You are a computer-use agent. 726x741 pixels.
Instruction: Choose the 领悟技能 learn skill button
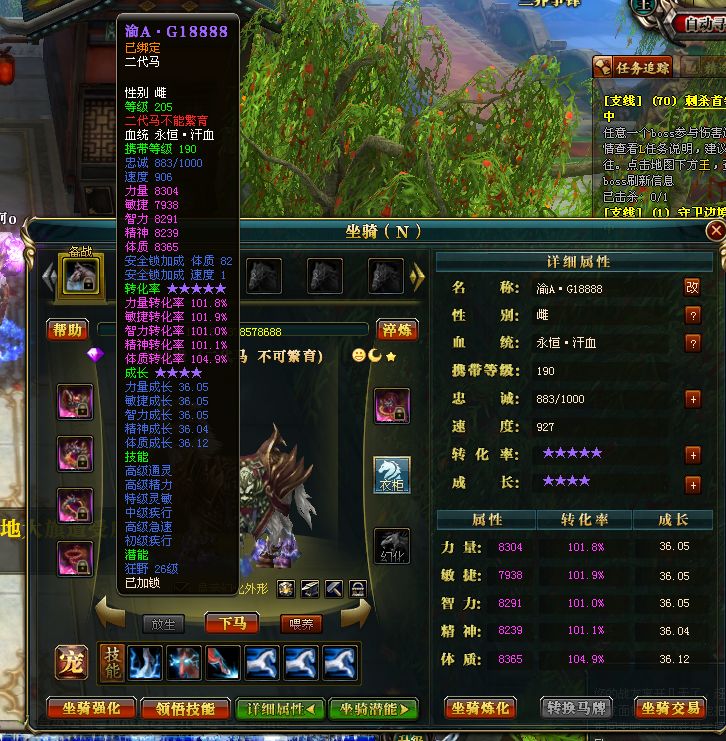[x=185, y=709]
